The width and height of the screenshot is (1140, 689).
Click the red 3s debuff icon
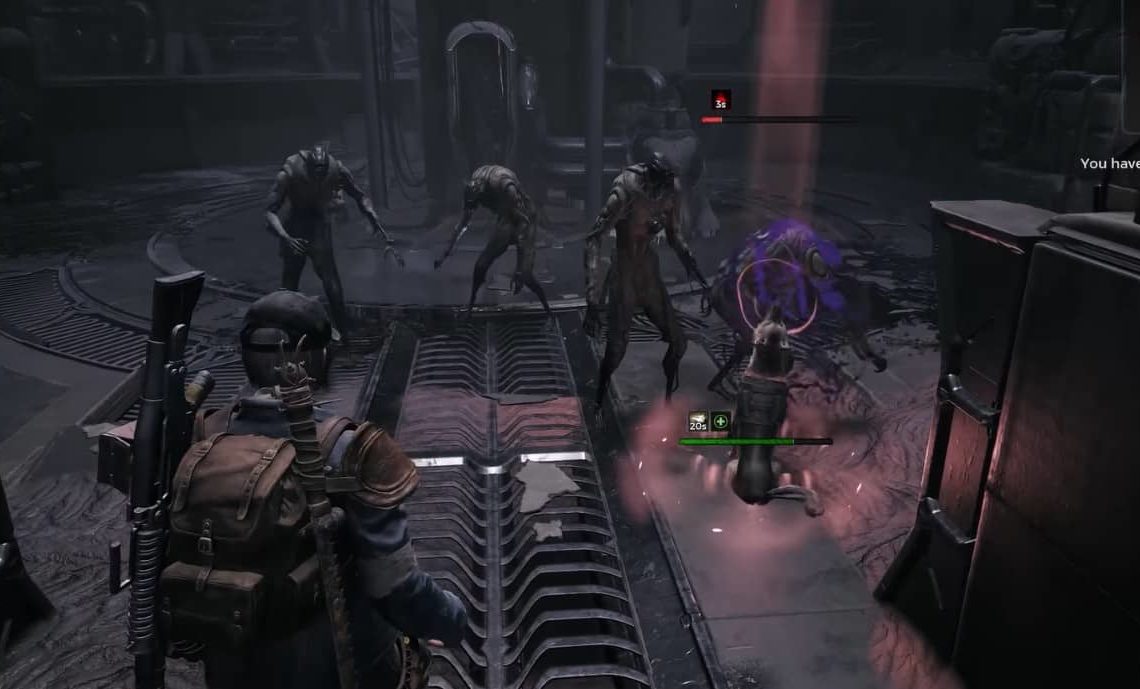point(720,100)
